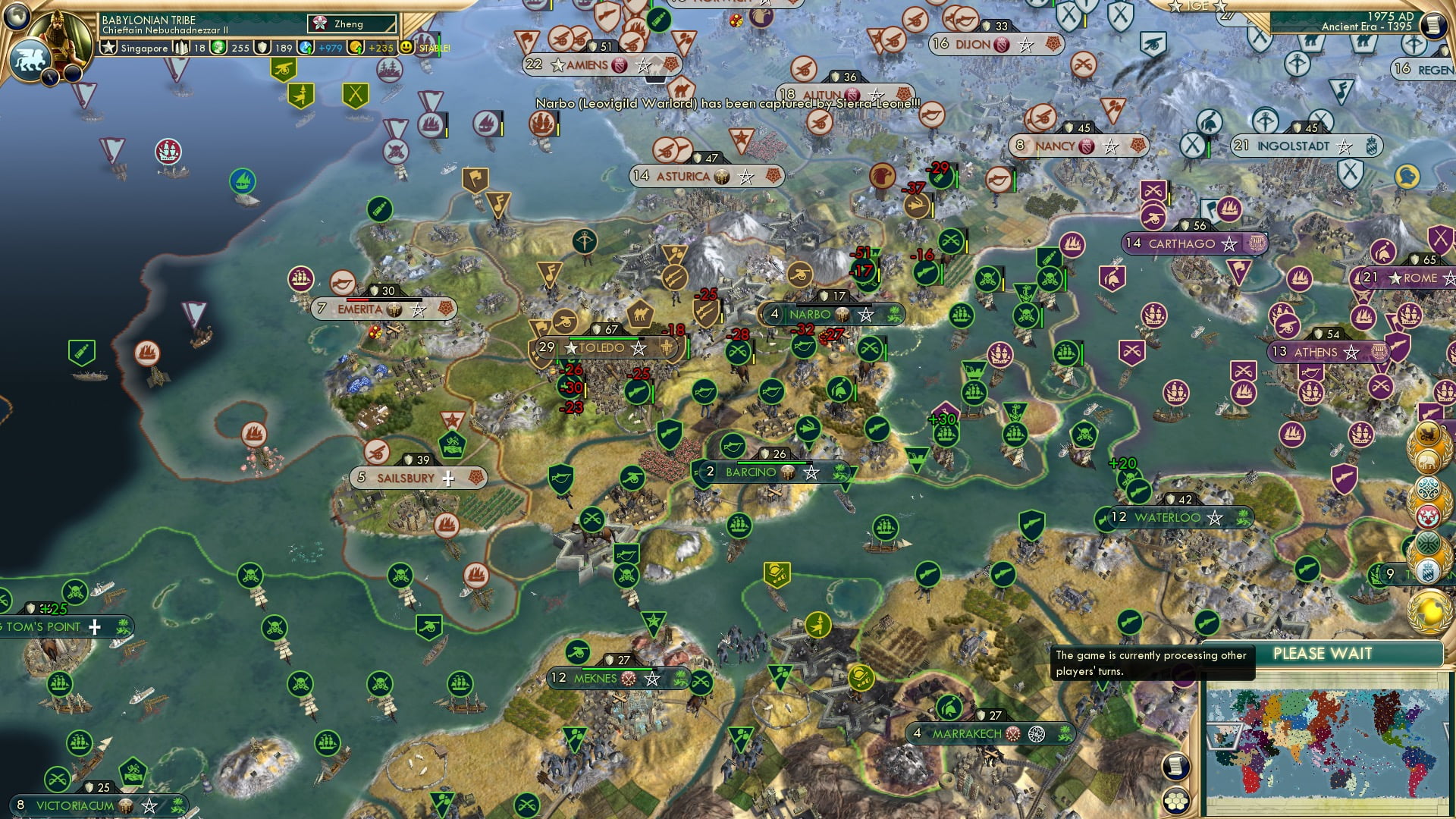The image size is (1456, 819).
Task: Toggle the hex grid overlay beside the minimap
Action: (1176, 802)
